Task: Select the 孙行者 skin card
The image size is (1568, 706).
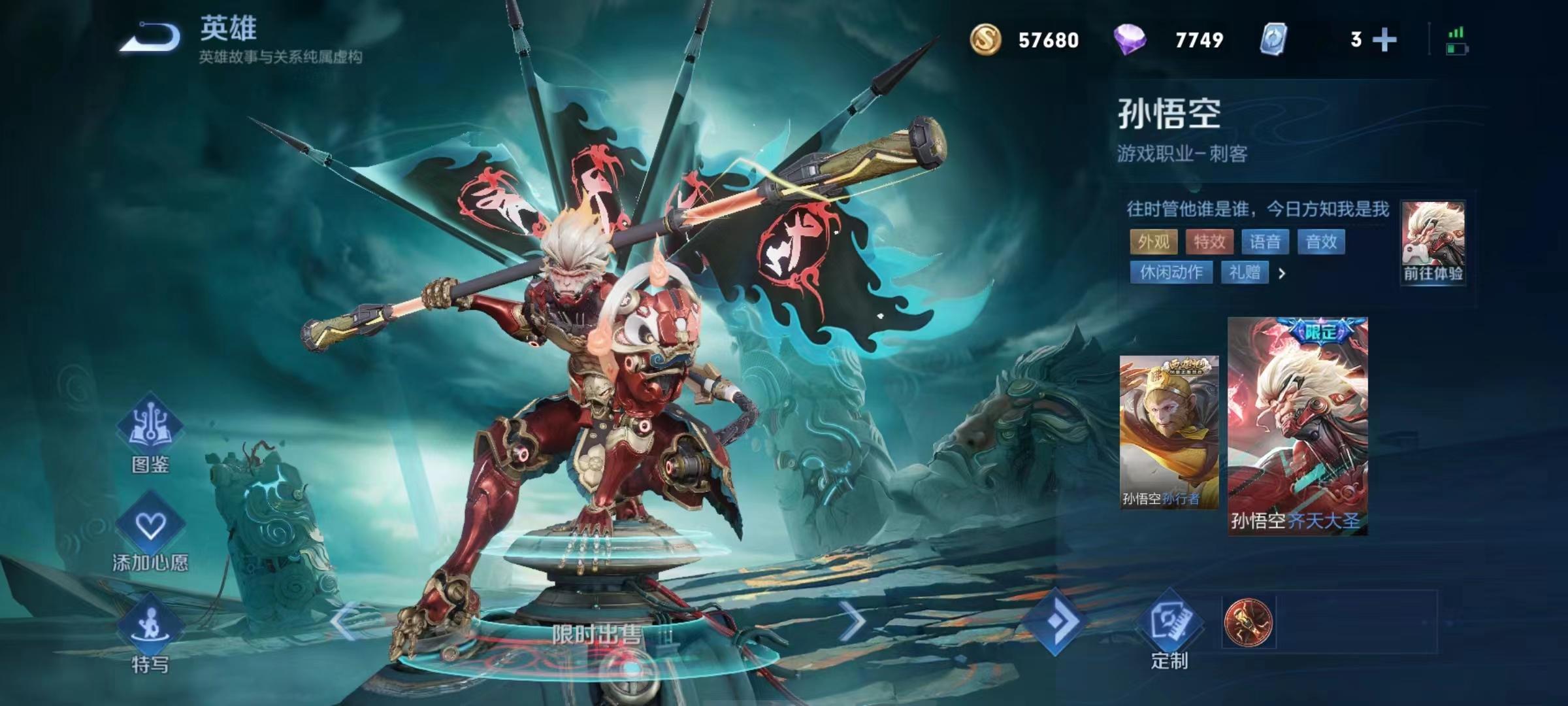Action: 1169,431
